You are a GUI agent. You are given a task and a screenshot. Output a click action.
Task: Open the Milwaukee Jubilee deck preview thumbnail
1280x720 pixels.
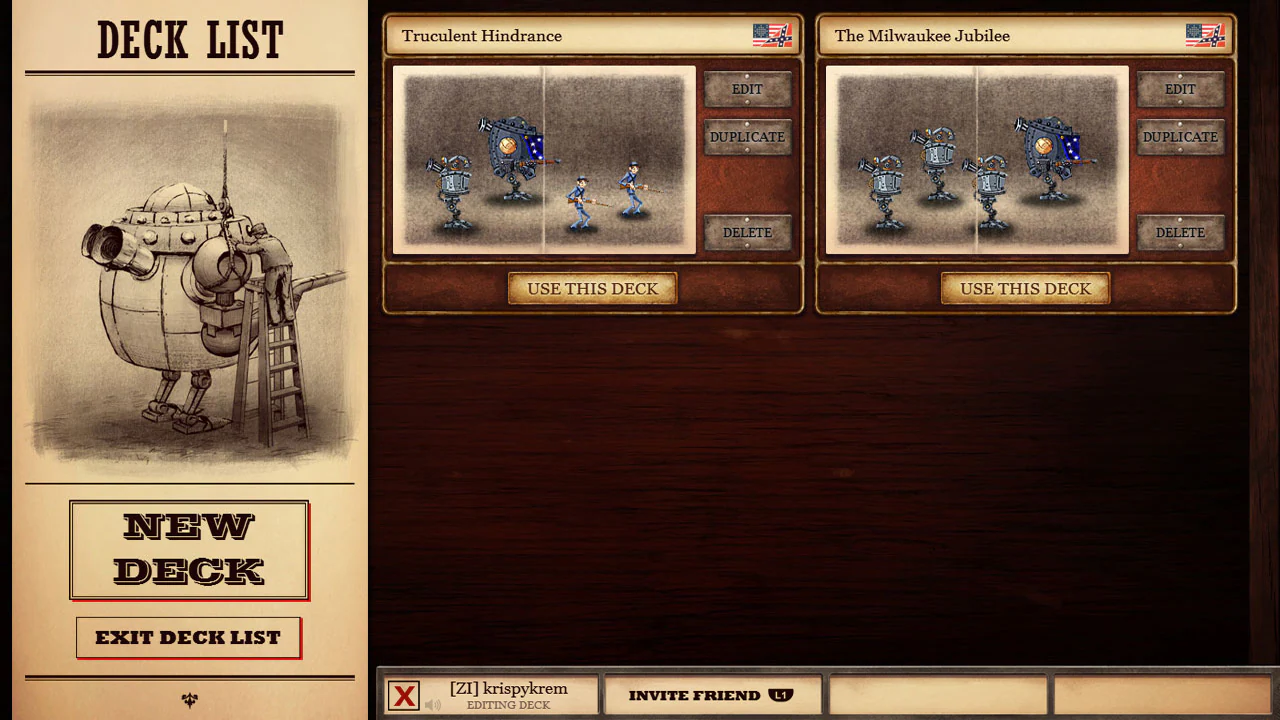pyautogui.click(x=977, y=158)
